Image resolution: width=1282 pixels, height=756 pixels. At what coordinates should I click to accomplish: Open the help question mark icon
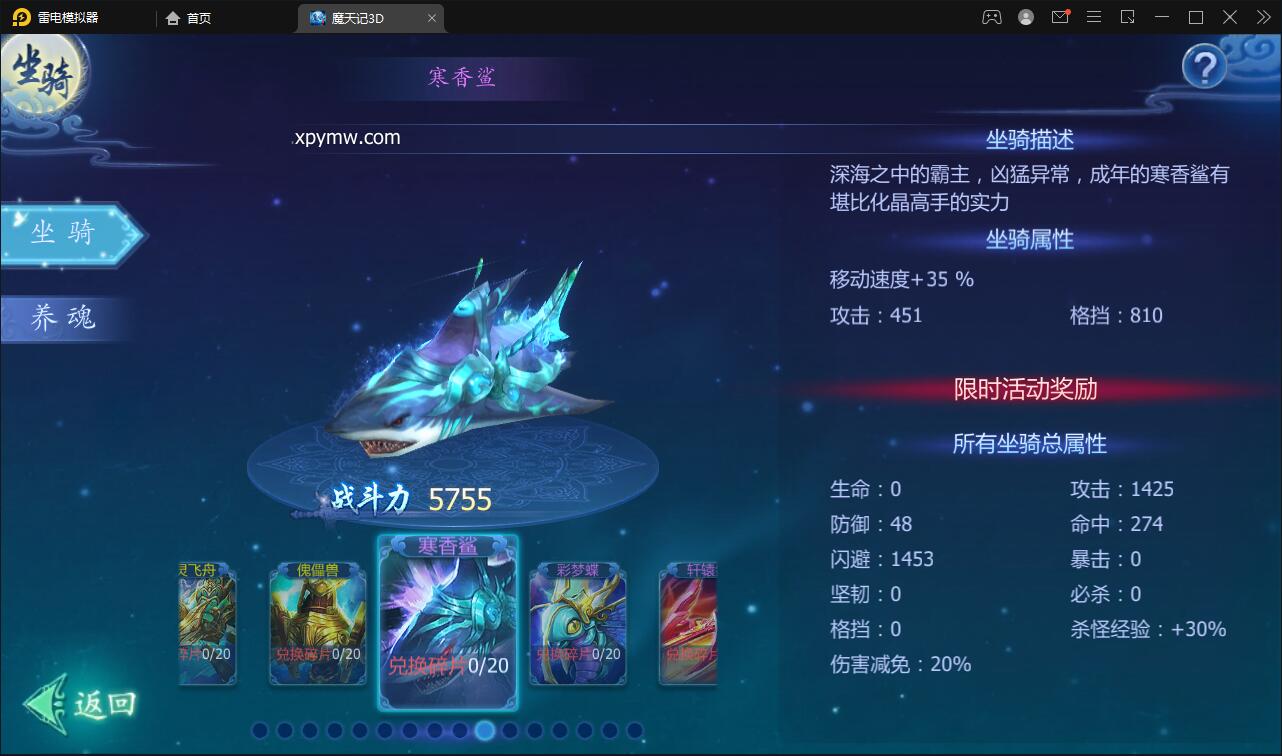point(1207,64)
